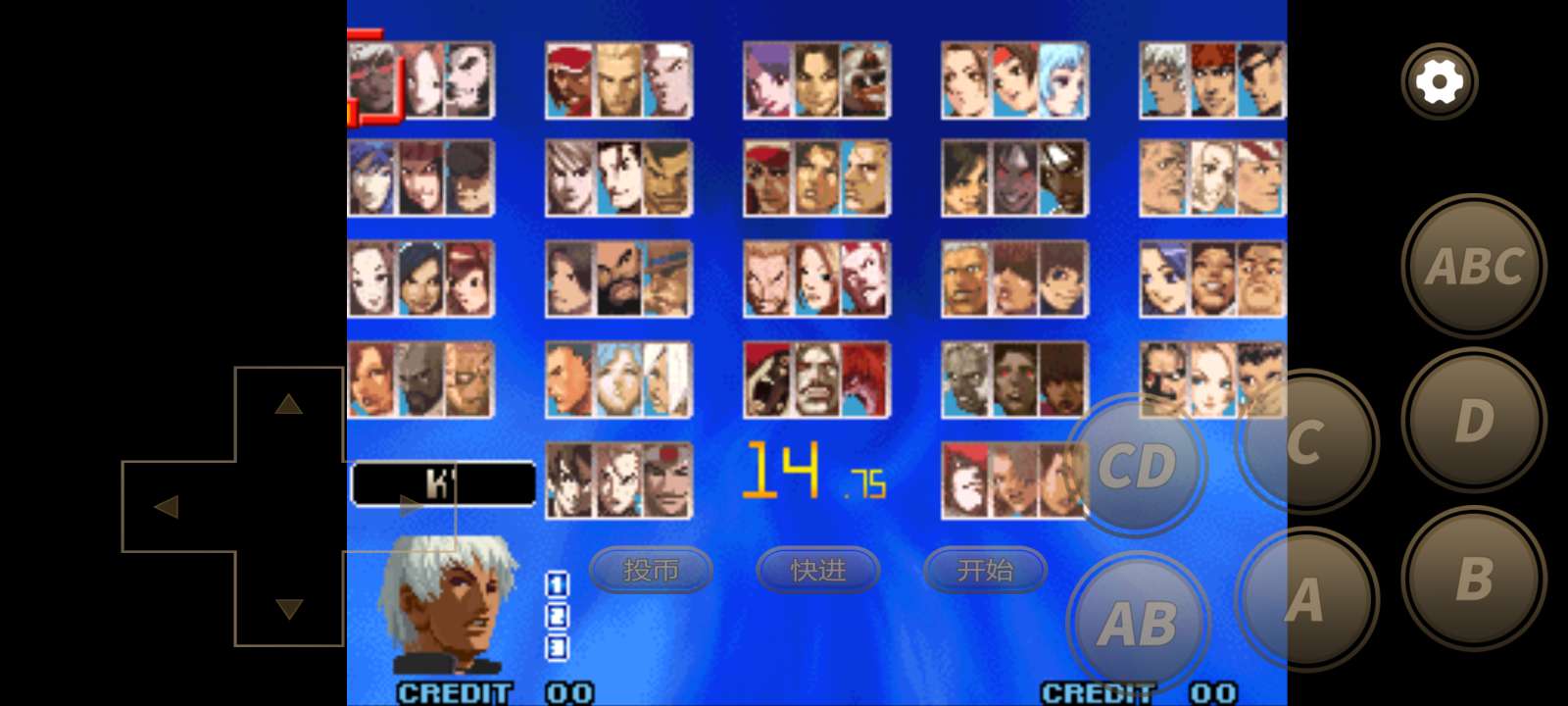Tap the standalone B attack button
Image resolution: width=1568 pixels, height=706 pixels.
pyautogui.click(x=1474, y=579)
